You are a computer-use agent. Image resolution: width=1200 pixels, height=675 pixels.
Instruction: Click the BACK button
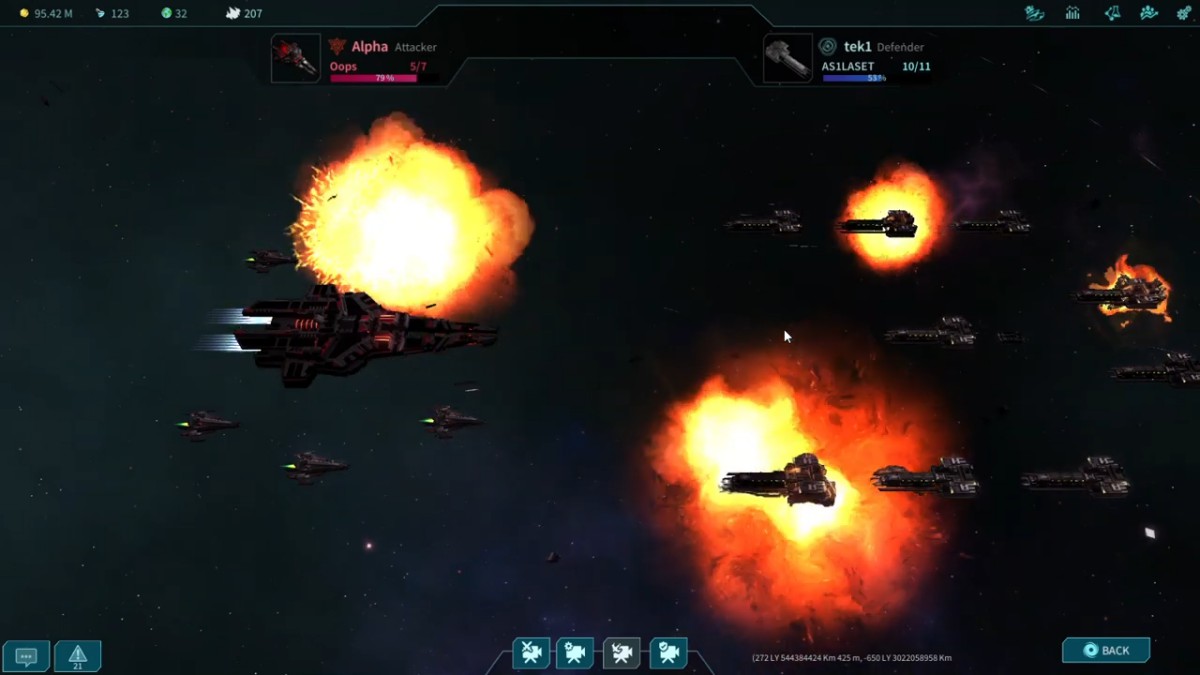[x=1106, y=650]
